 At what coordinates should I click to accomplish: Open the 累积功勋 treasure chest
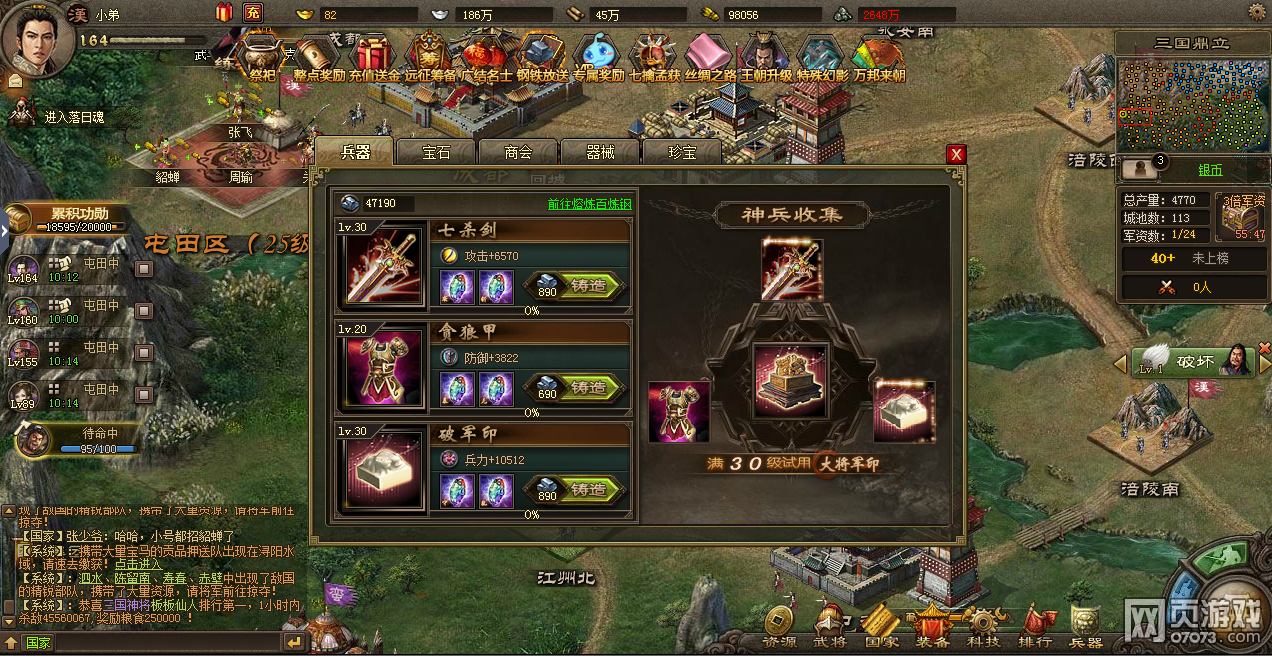pyautogui.click(x=20, y=218)
